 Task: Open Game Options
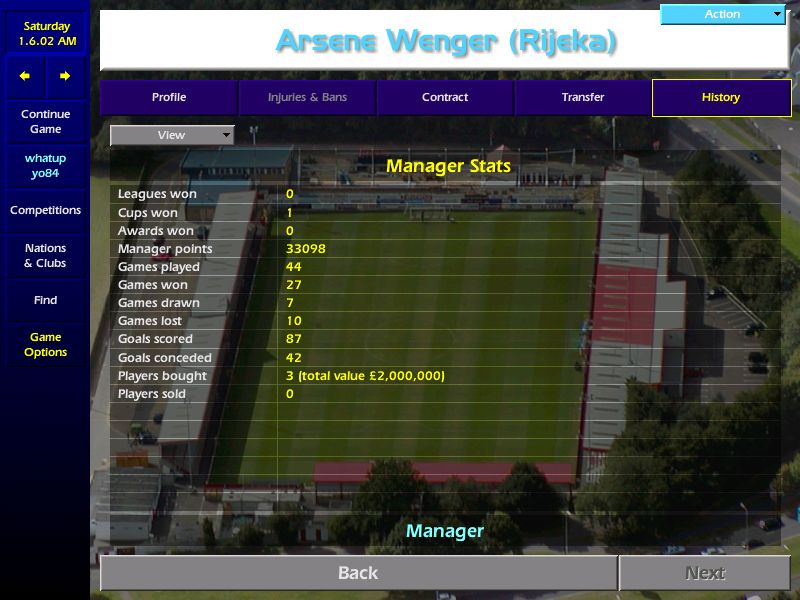coord(45,345)
